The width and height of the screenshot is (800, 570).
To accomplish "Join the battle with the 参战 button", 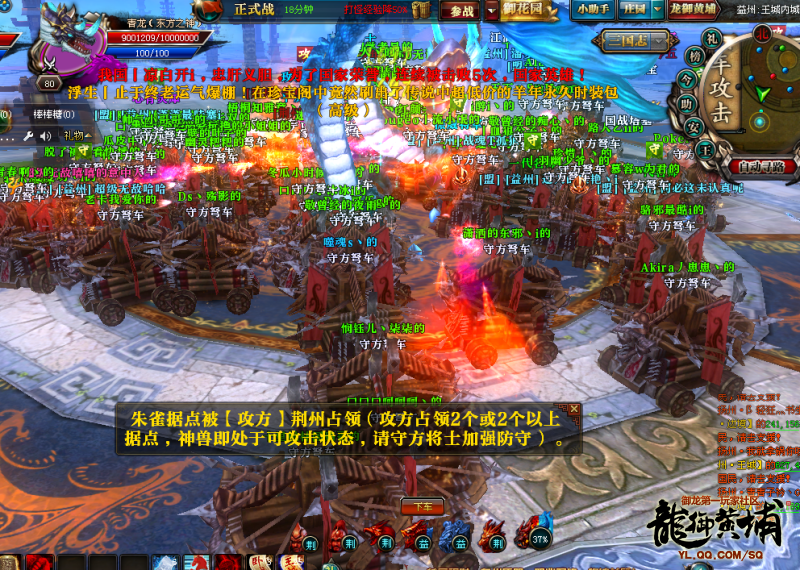I will [462, 11].
